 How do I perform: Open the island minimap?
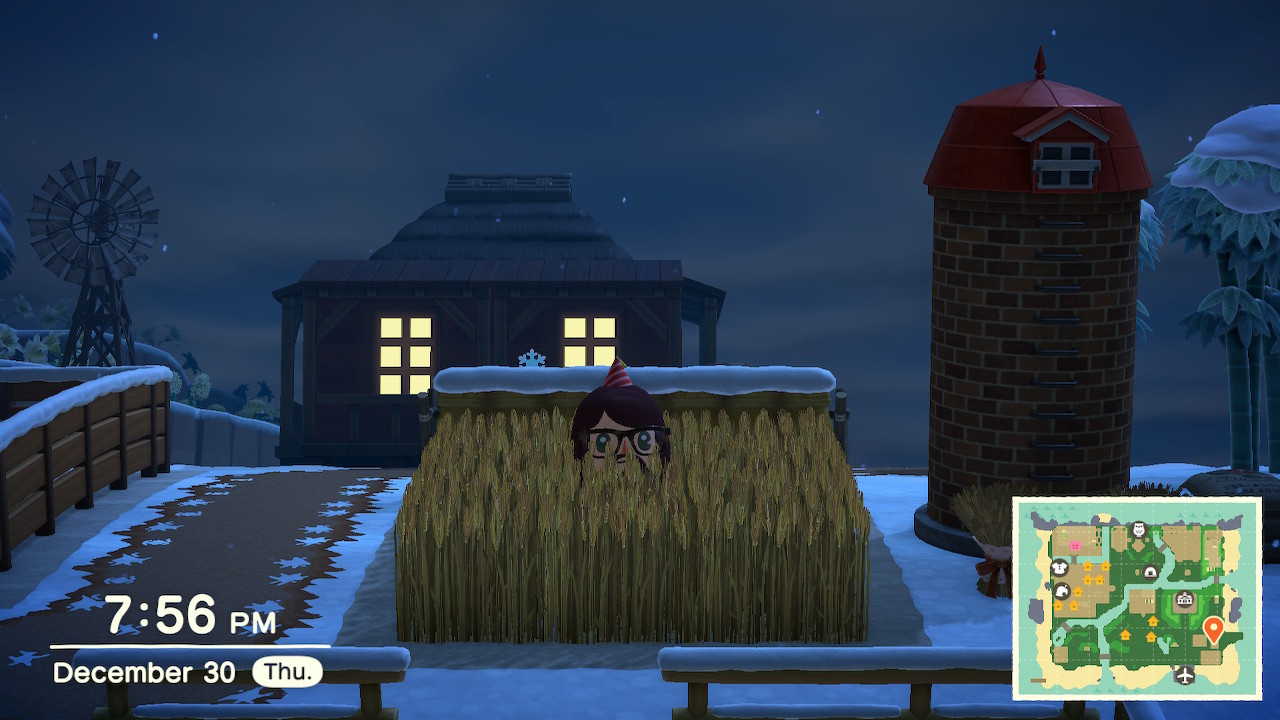[1137, 598]
